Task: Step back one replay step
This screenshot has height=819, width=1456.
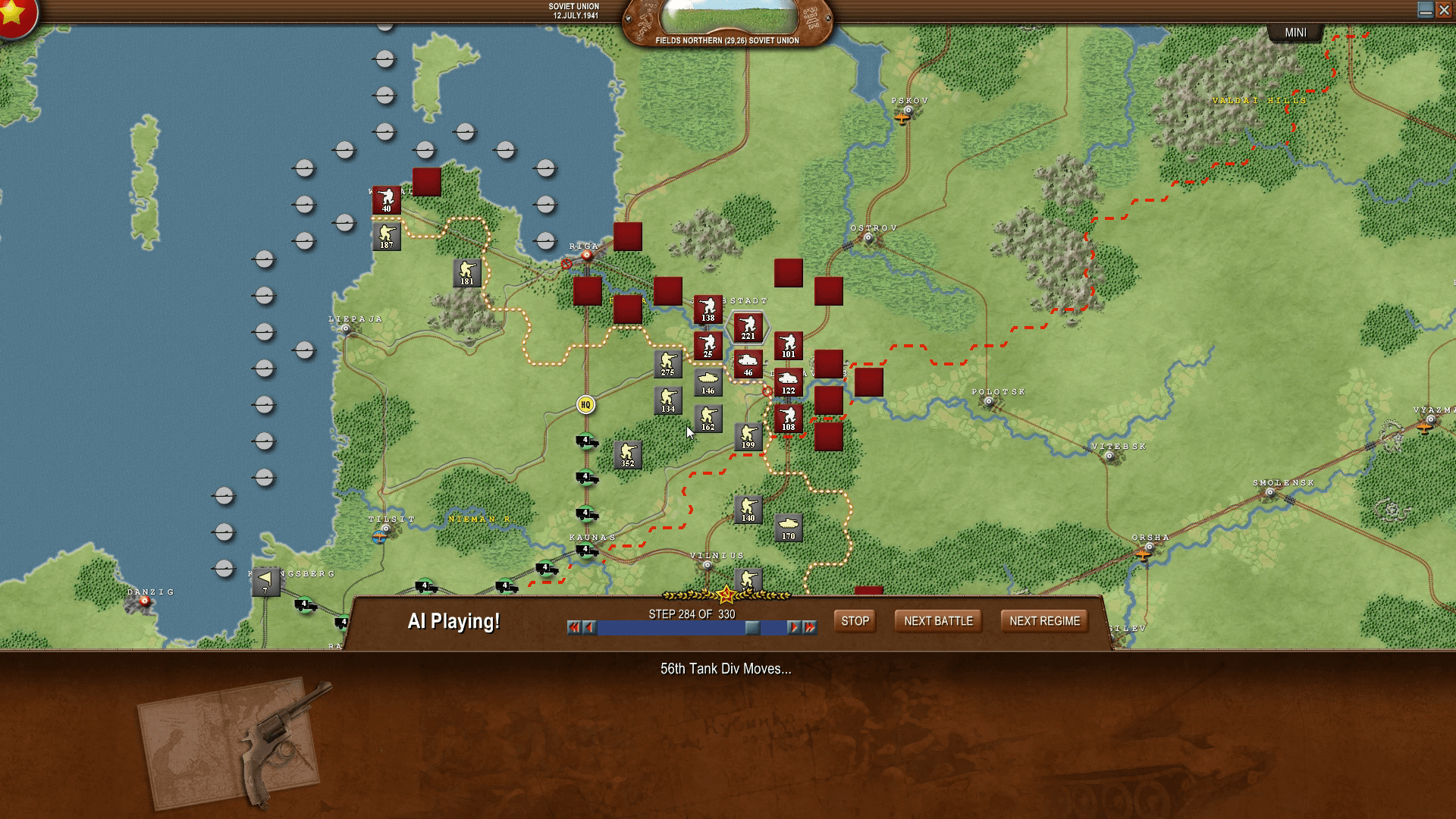Action: pos(590,627)
